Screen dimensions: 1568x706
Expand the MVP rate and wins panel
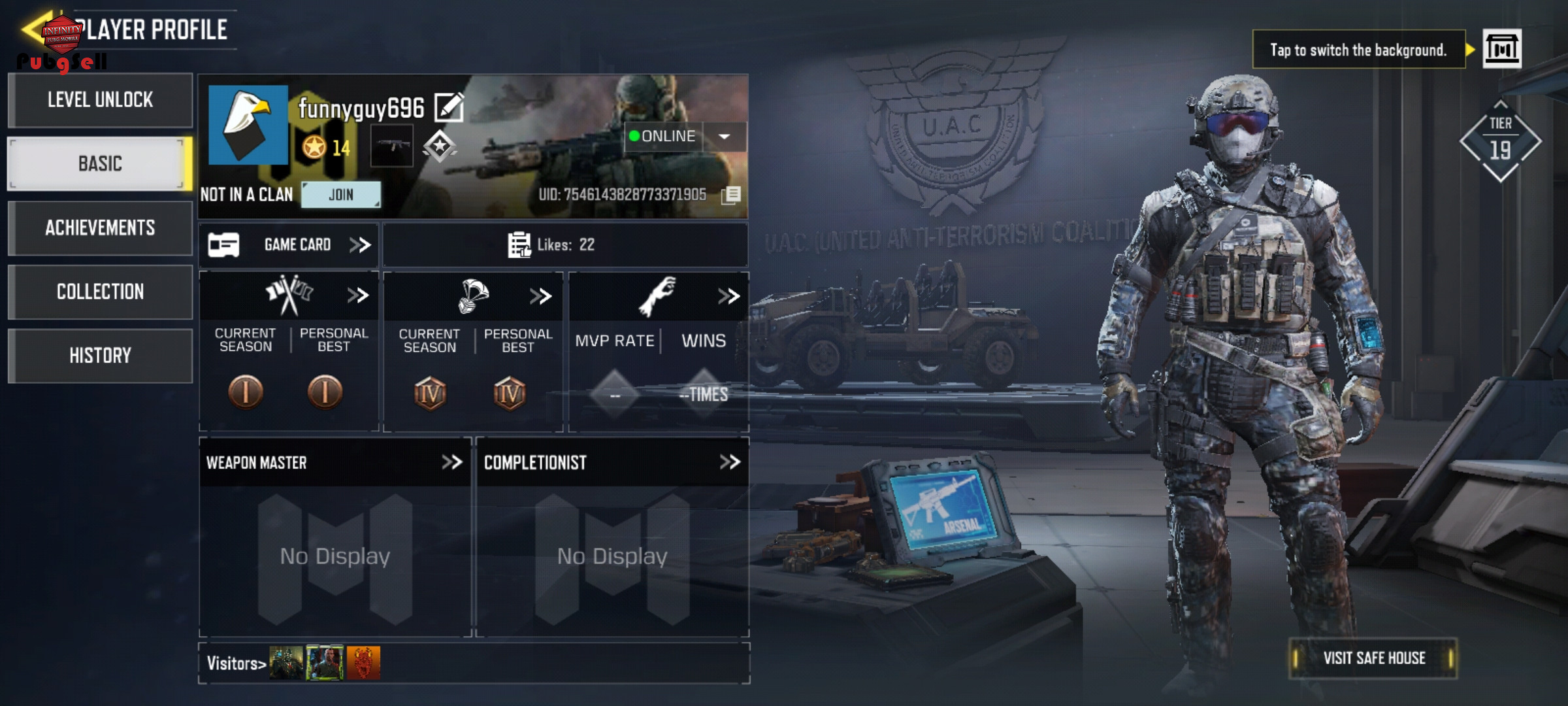[728, 296]
